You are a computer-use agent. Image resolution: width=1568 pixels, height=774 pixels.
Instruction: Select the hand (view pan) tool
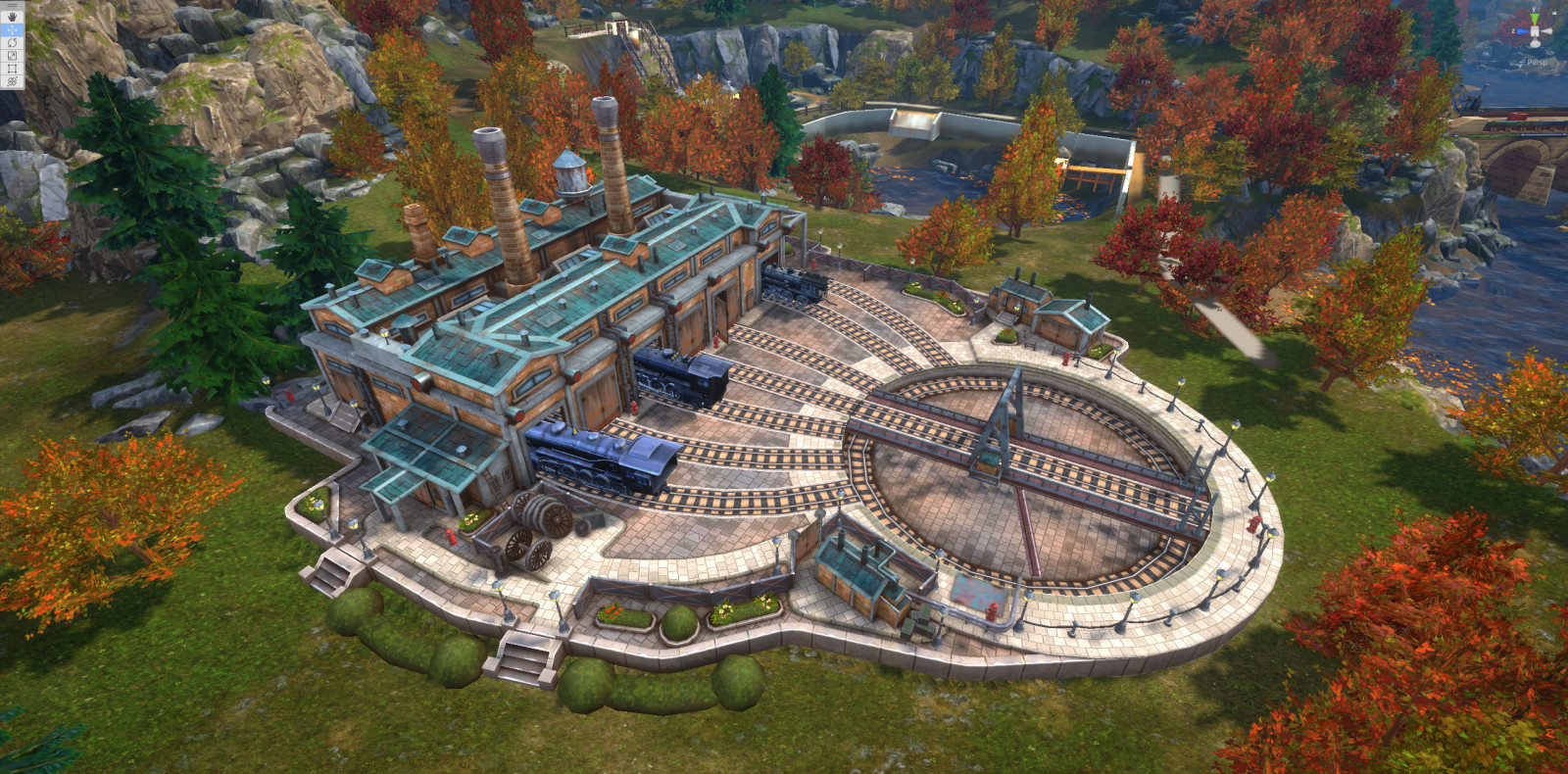(x=12, y=17)
